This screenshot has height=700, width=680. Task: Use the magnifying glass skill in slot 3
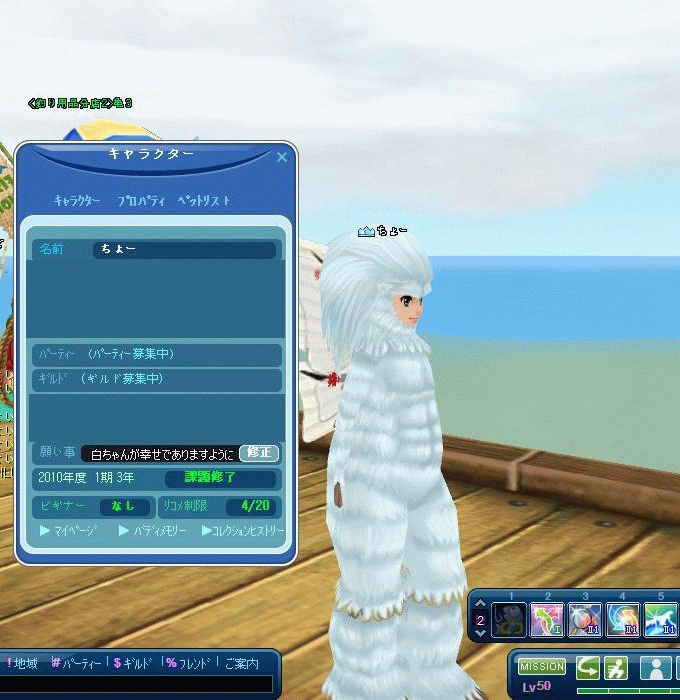pyautogui.click(x=584, y=620)
